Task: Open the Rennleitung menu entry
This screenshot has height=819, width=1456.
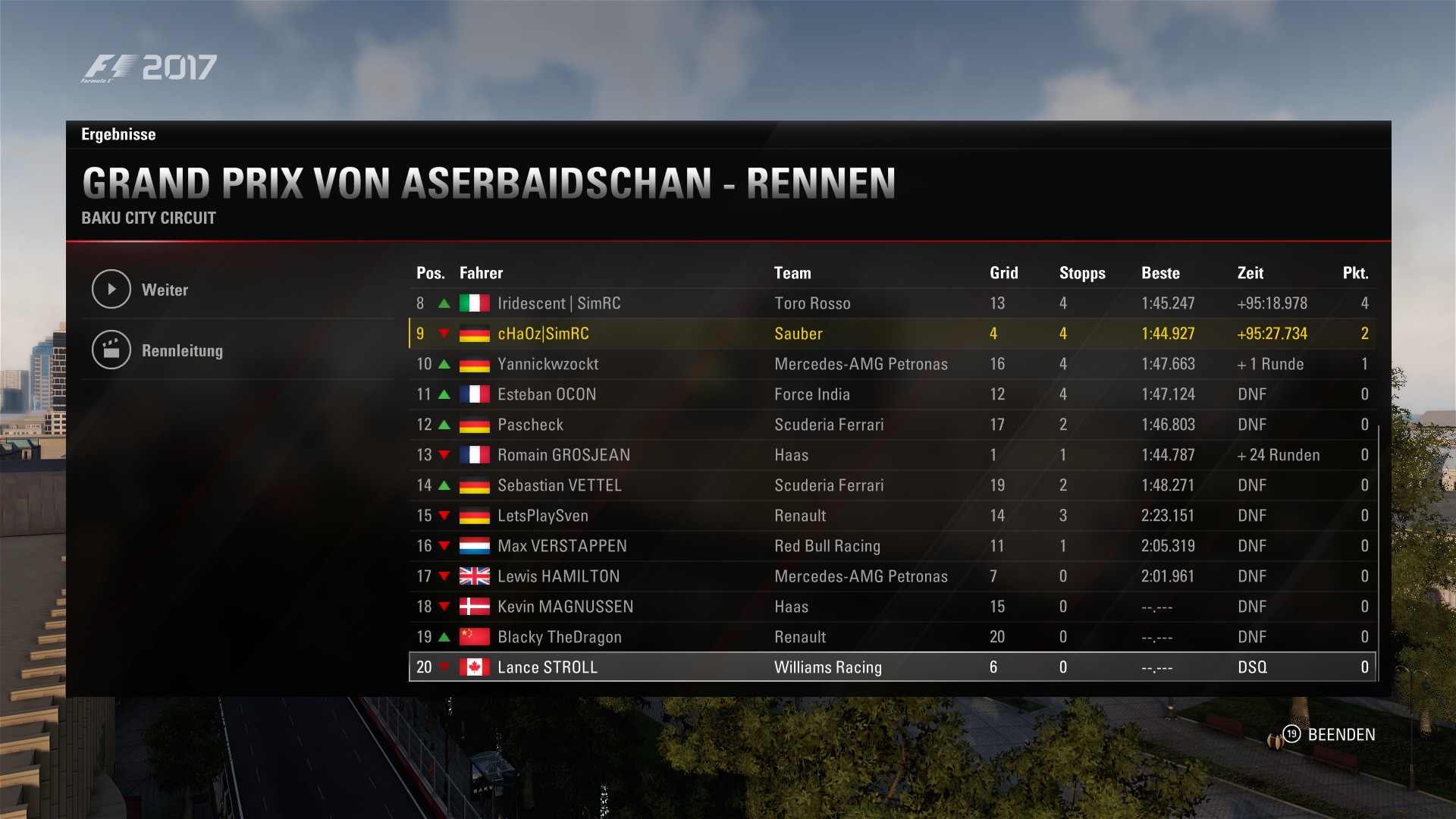Action: coord(182,350)
